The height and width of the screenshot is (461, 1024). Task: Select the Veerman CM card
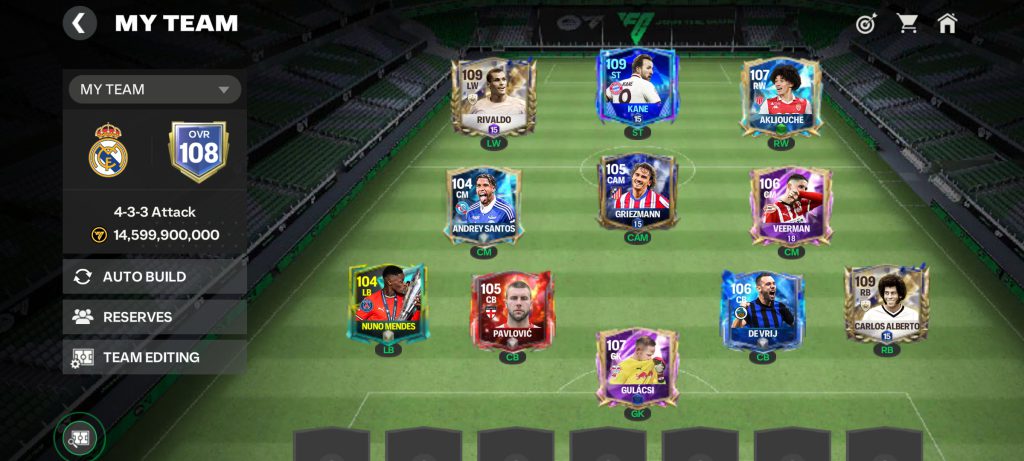point(791,205)
